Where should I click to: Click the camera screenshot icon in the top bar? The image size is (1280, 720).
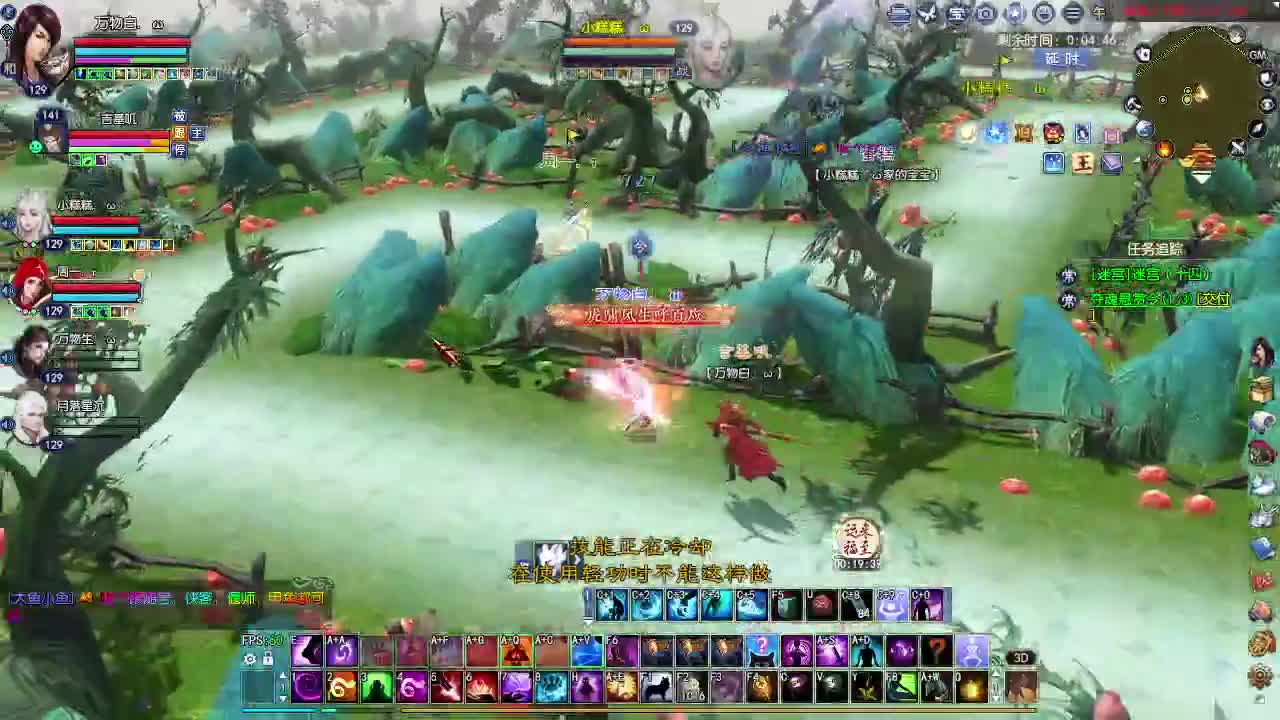tap(985, 13)
